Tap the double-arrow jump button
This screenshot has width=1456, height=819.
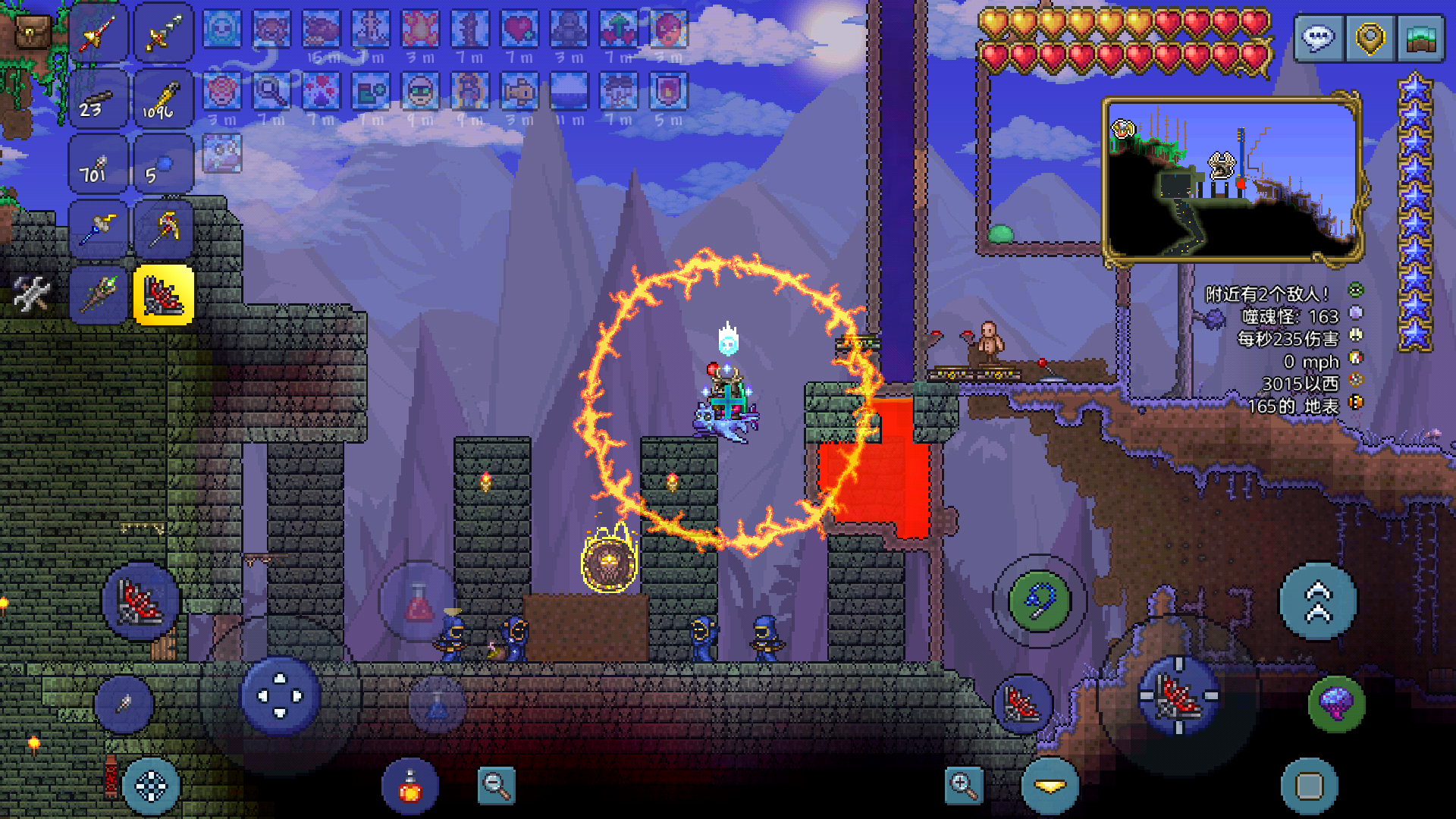click(1318, 601)
